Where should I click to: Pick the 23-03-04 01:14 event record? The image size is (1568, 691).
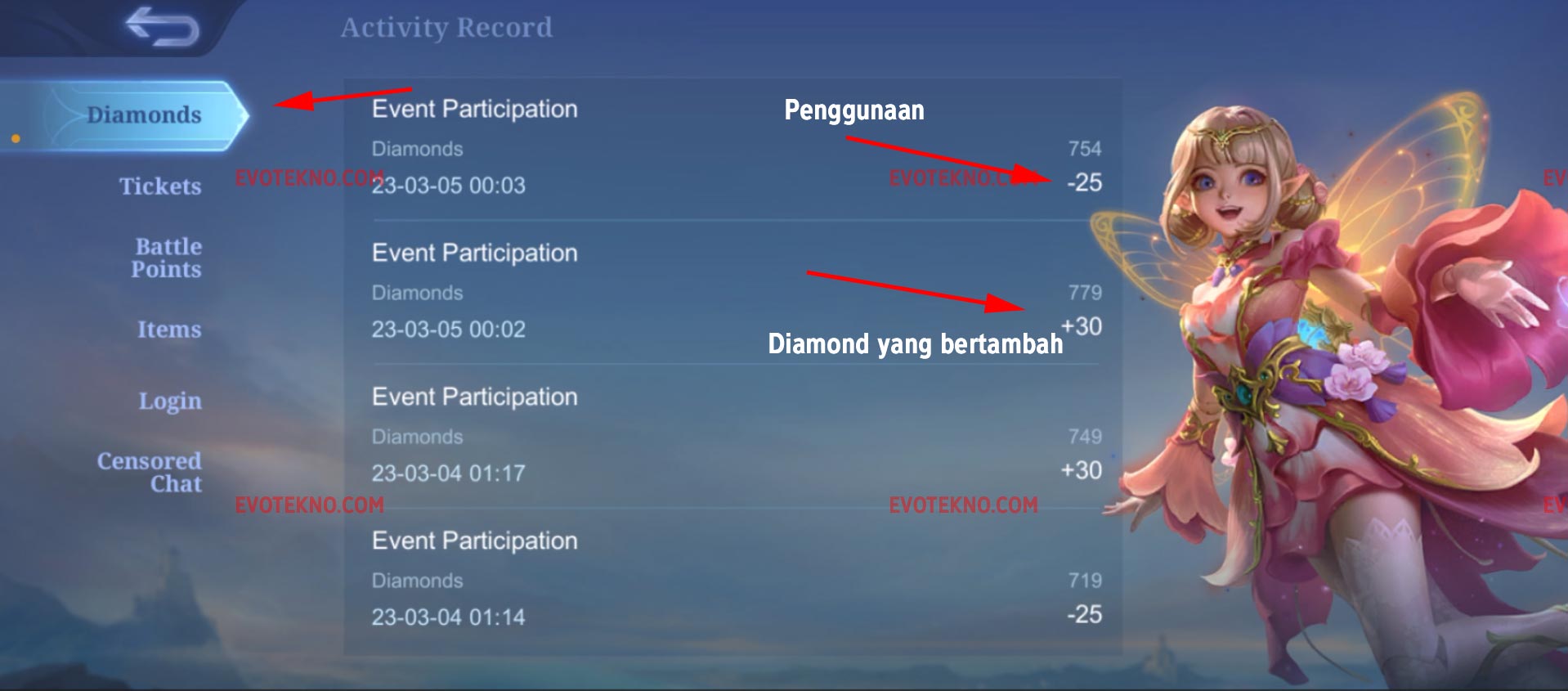pos(732,580)
